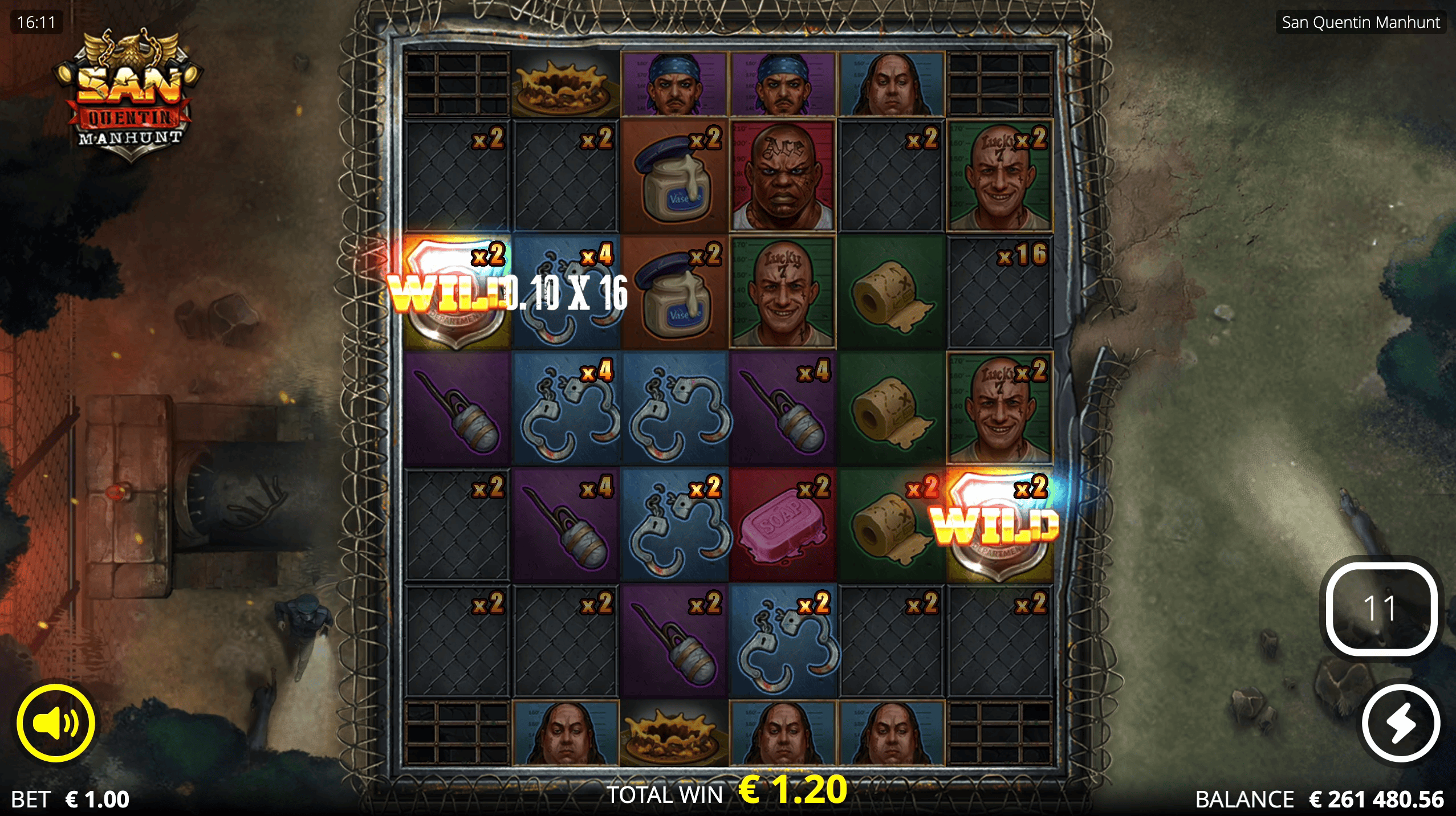Select the pink SOAP bar symbol
The image size is (1456, 816).
point(782,527)
